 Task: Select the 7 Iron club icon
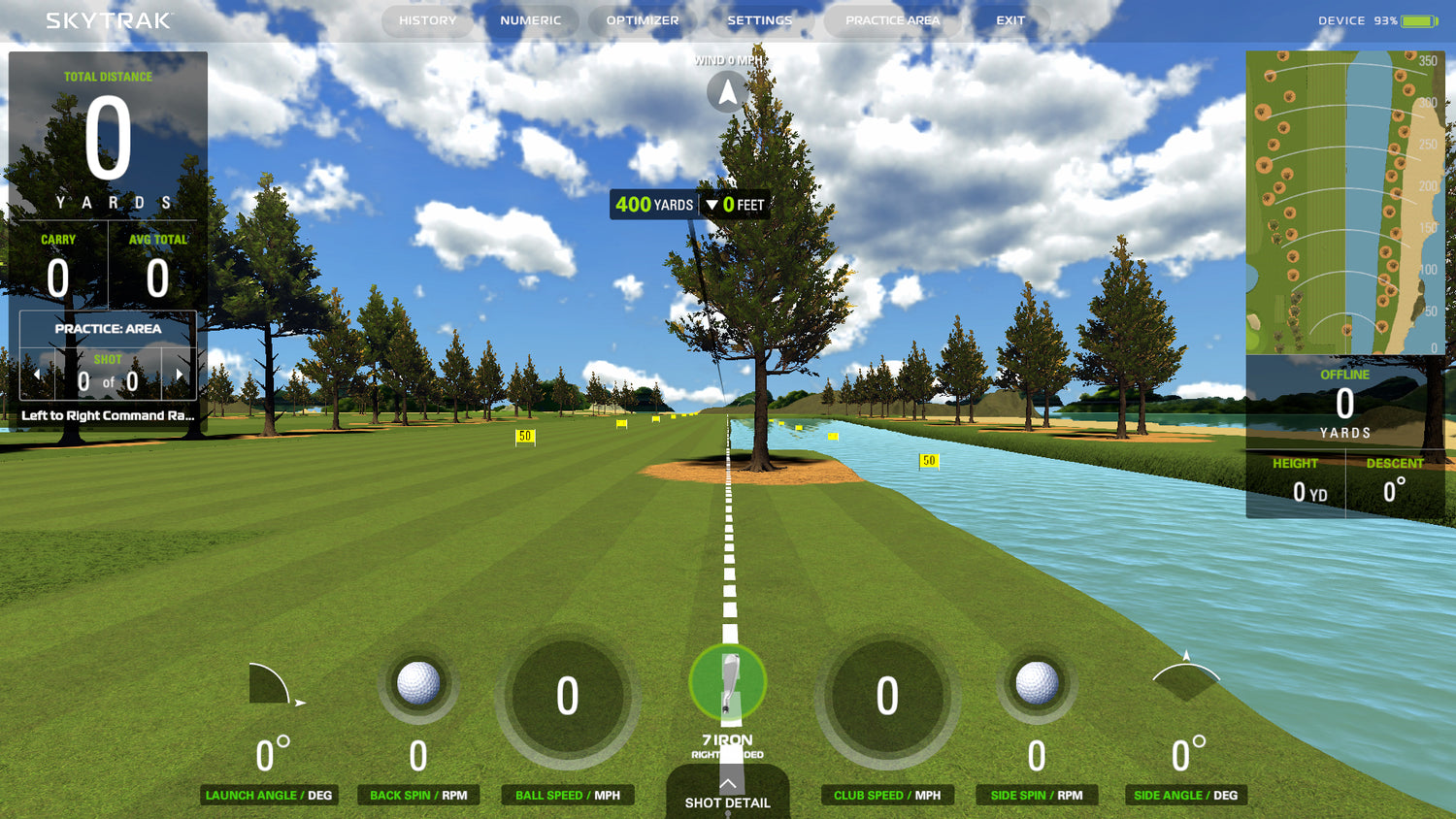pyautogui.click(x=726, y=683)
